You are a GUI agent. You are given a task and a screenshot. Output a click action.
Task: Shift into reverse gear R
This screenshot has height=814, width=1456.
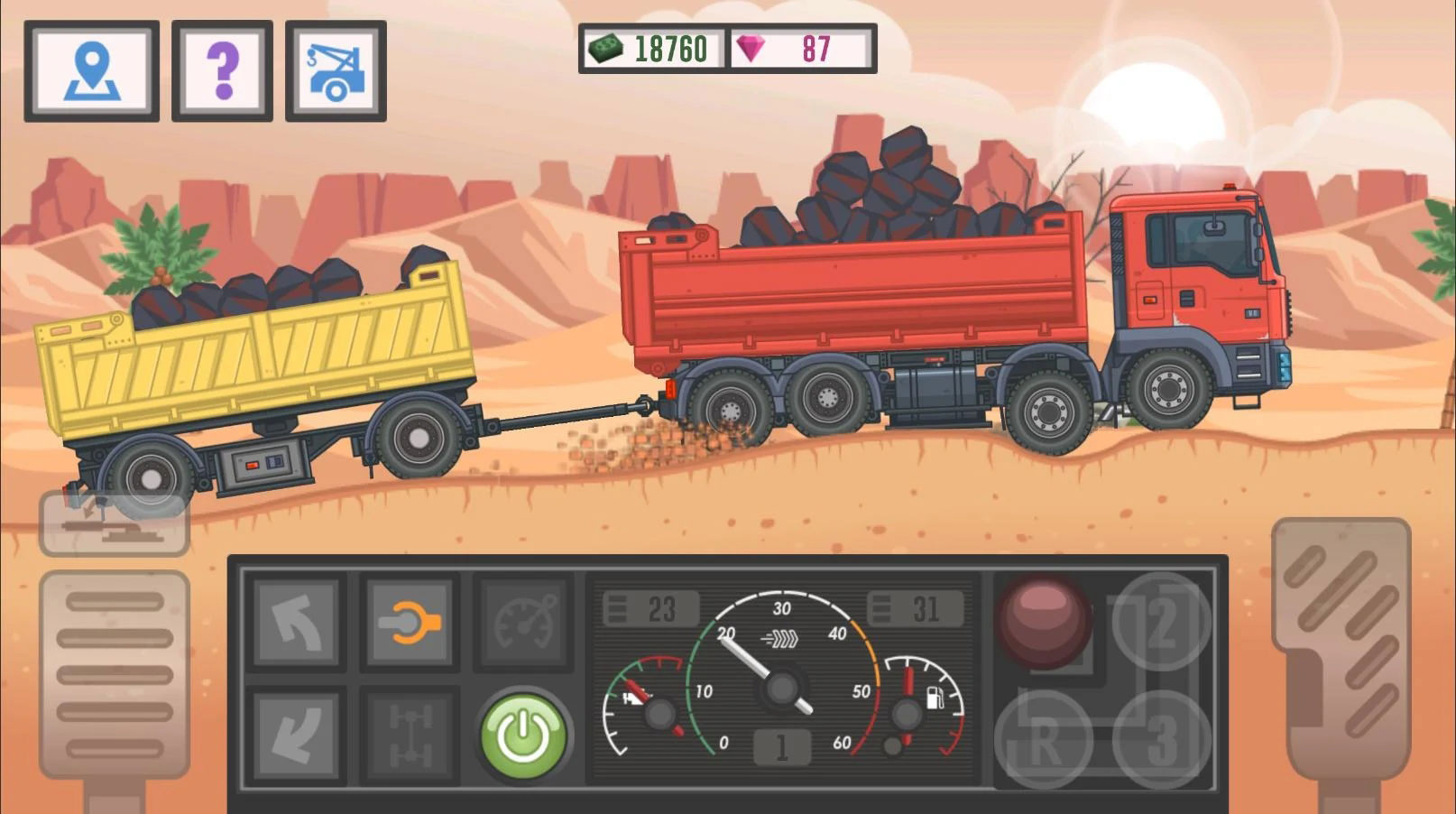pyautogui.click(x=1044, y=740)
